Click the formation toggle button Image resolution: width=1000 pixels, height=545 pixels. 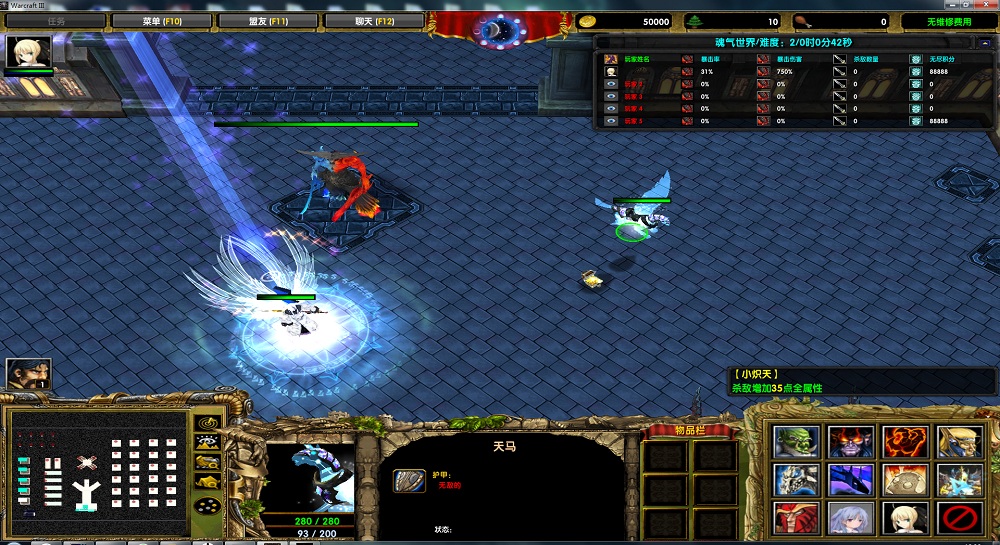tap(207, 506)
